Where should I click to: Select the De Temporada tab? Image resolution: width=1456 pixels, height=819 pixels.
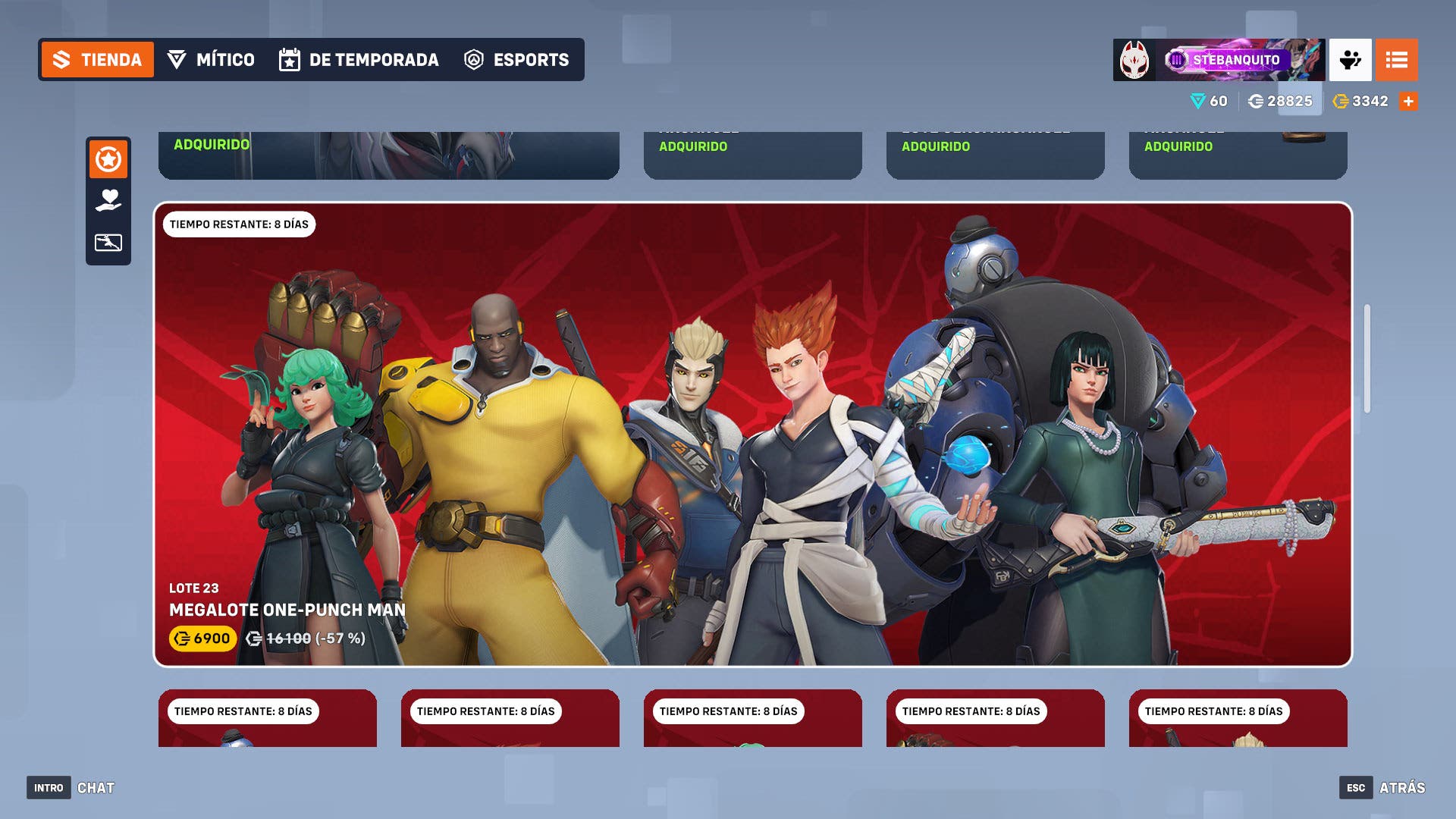pyautogui.click(x=359, y=60)
